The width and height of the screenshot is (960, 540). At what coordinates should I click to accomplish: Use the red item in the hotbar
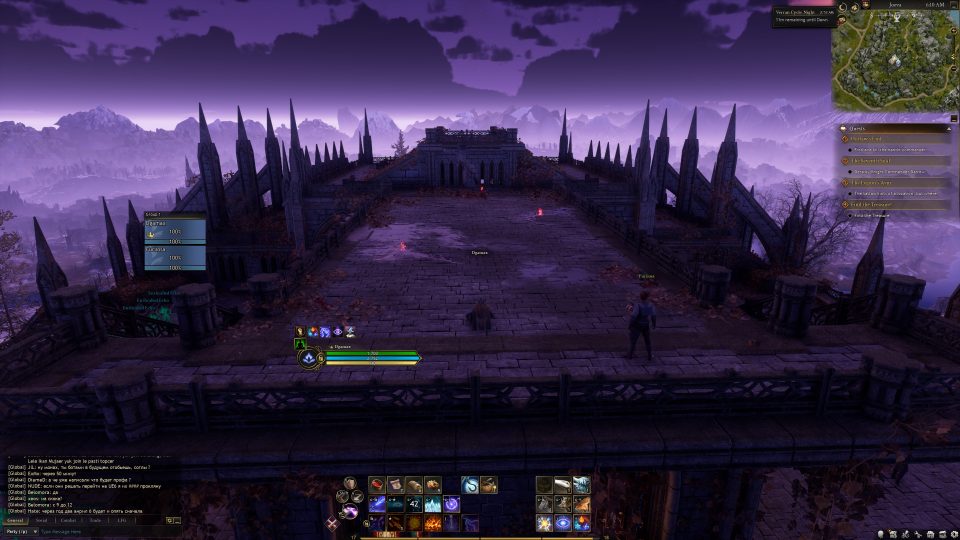click(377, 485)
